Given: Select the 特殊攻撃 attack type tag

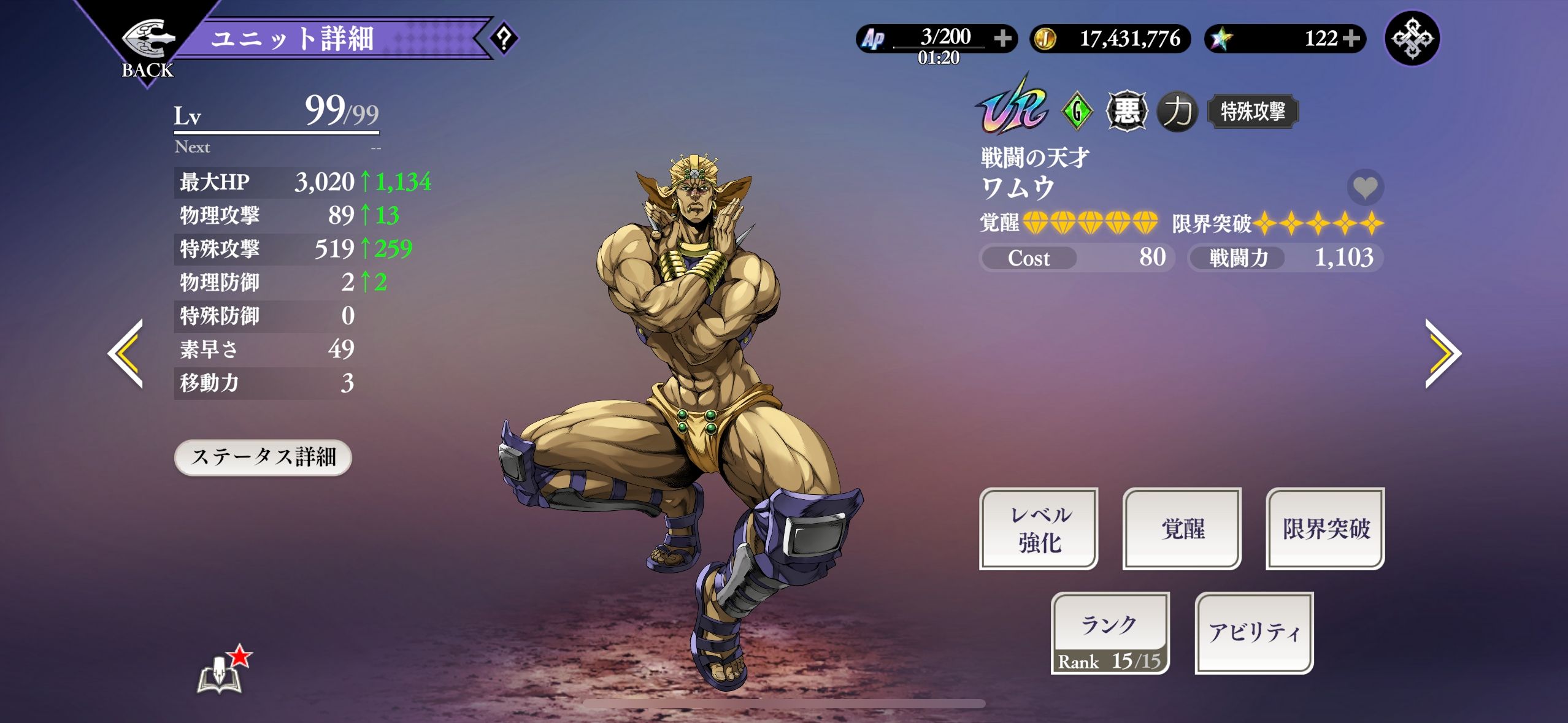Looking at the screenshot, I should click(x=1253, y=112).
